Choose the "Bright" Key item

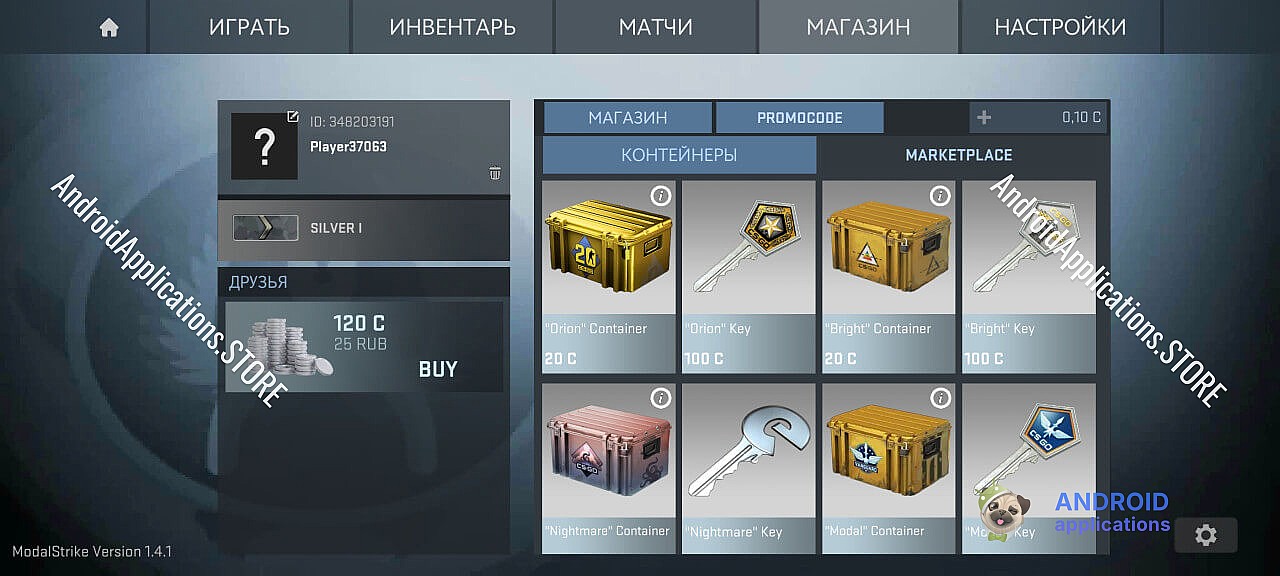1028,275
